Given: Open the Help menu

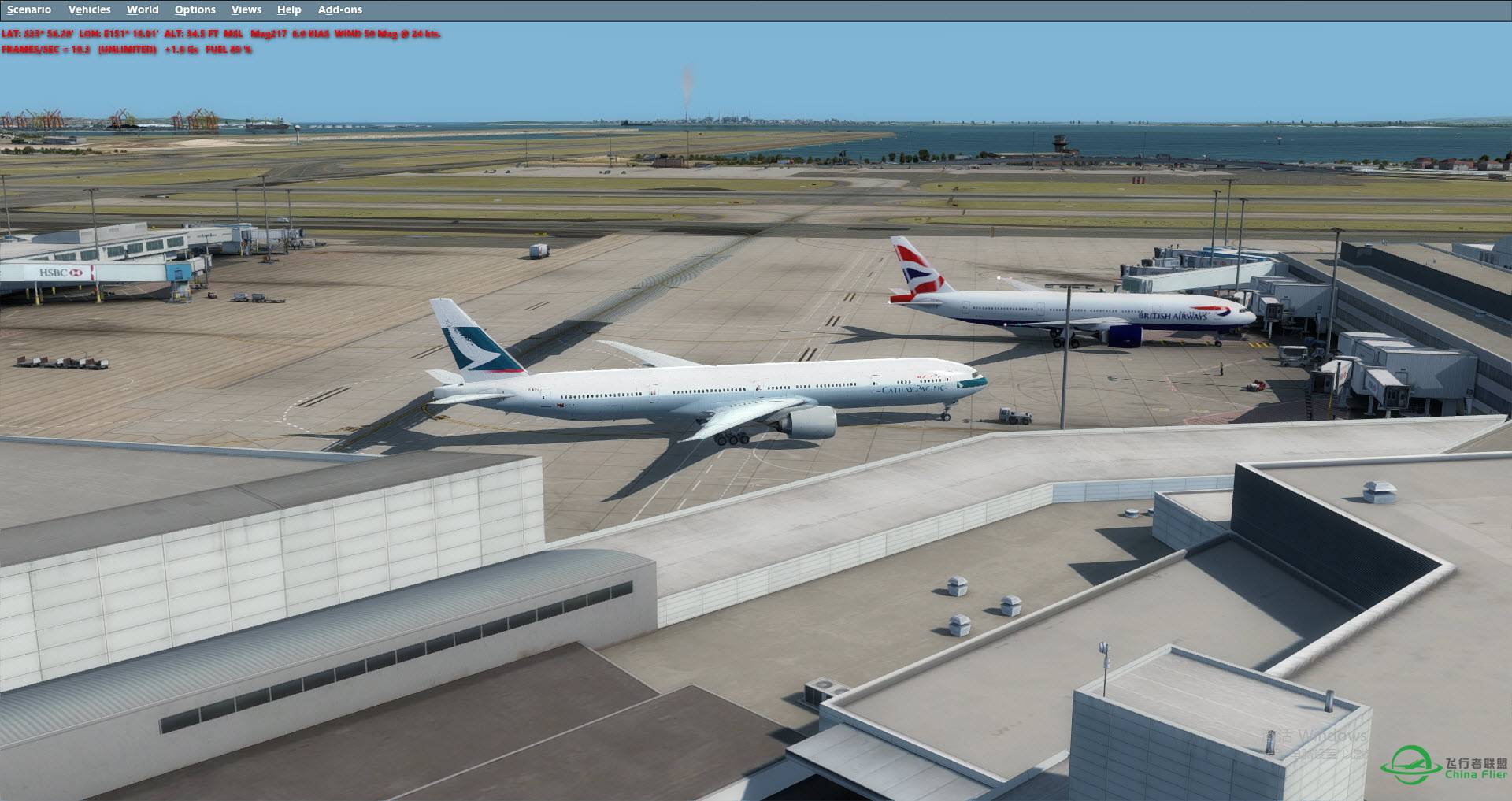Looking at the screenshot, I should click(x=289, y=9).
